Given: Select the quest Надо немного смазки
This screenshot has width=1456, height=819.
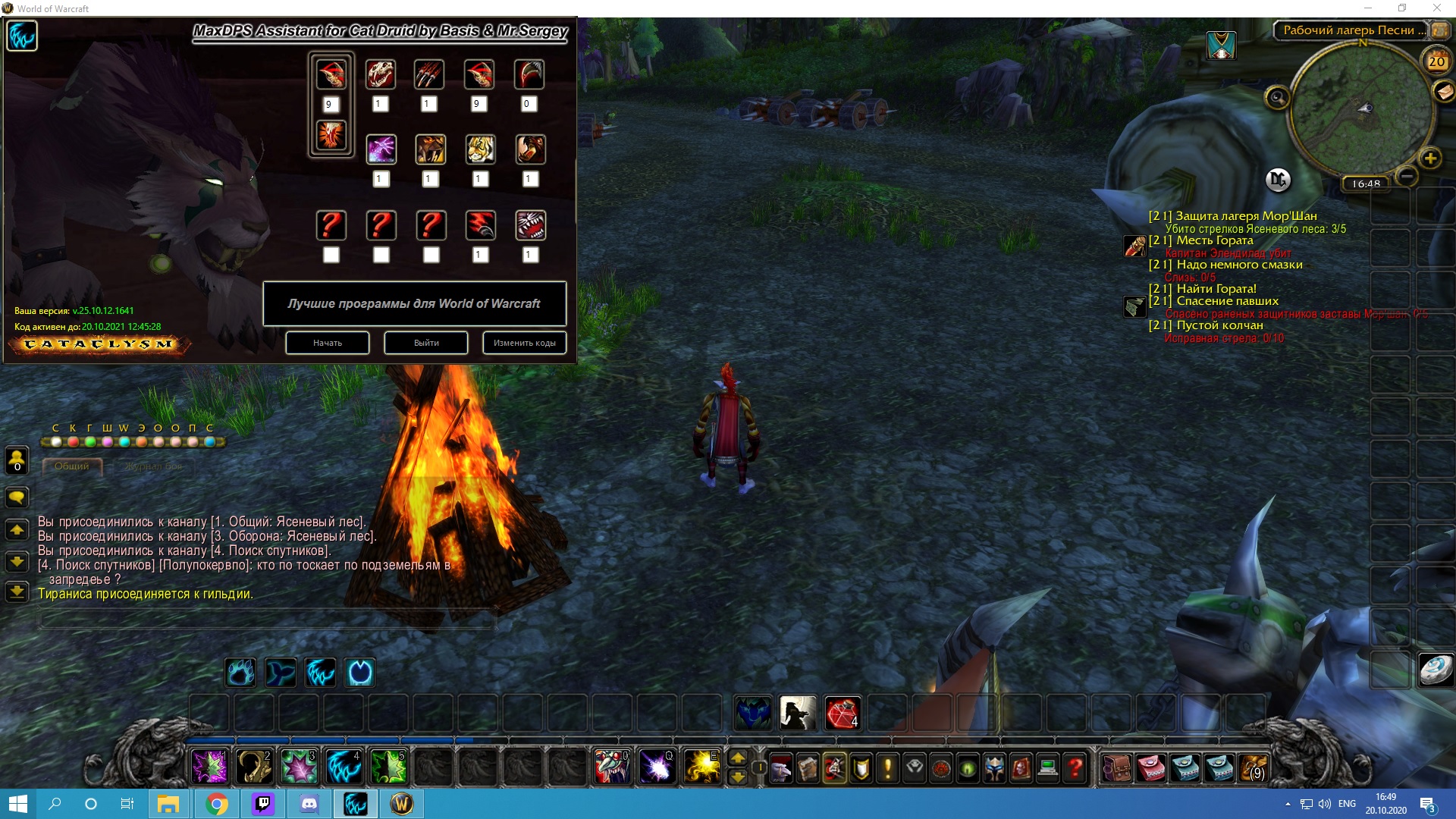Looking at the screenshot, I should coord(1239,265).
